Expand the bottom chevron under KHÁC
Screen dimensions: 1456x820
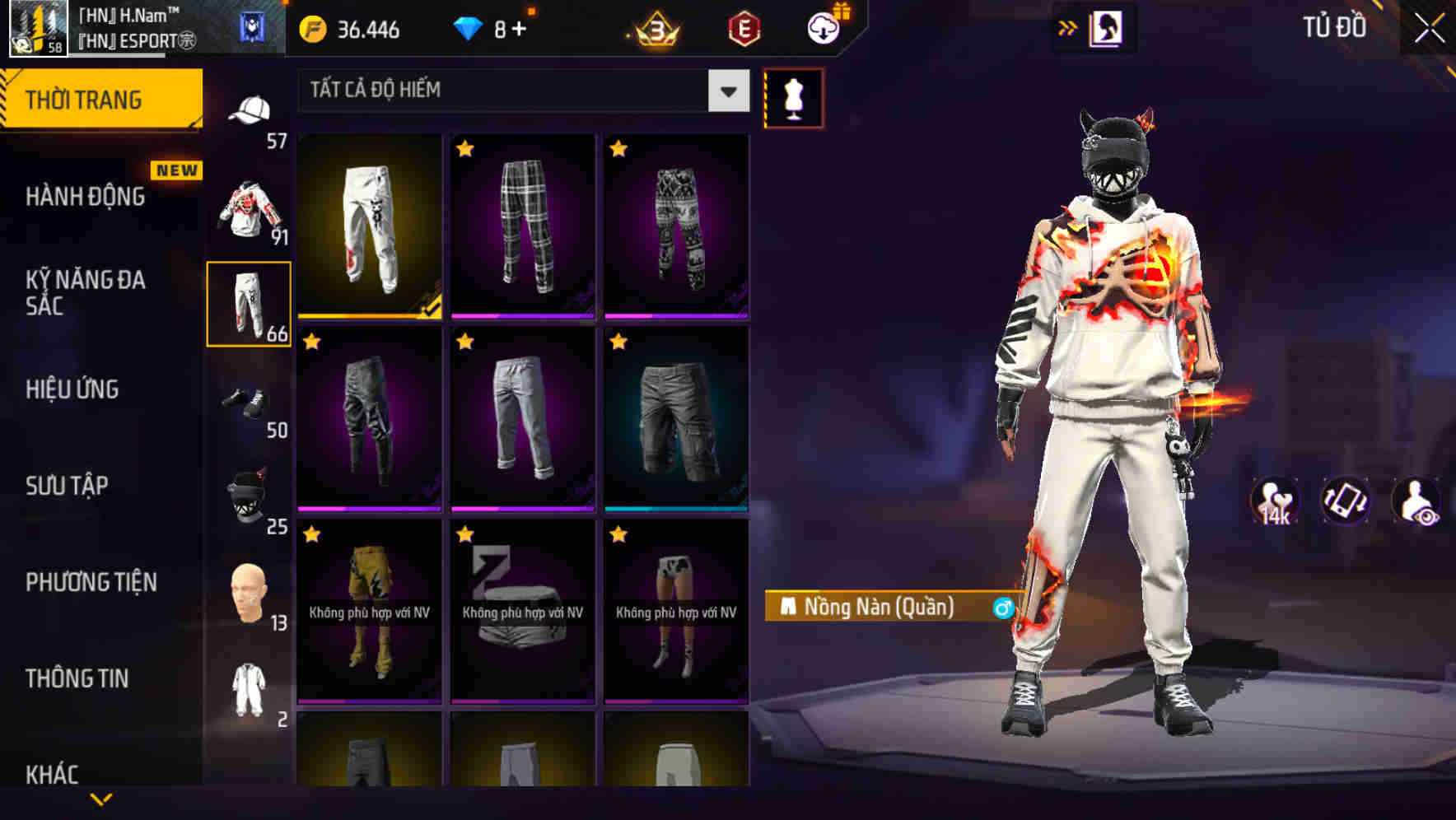[101, 800]
